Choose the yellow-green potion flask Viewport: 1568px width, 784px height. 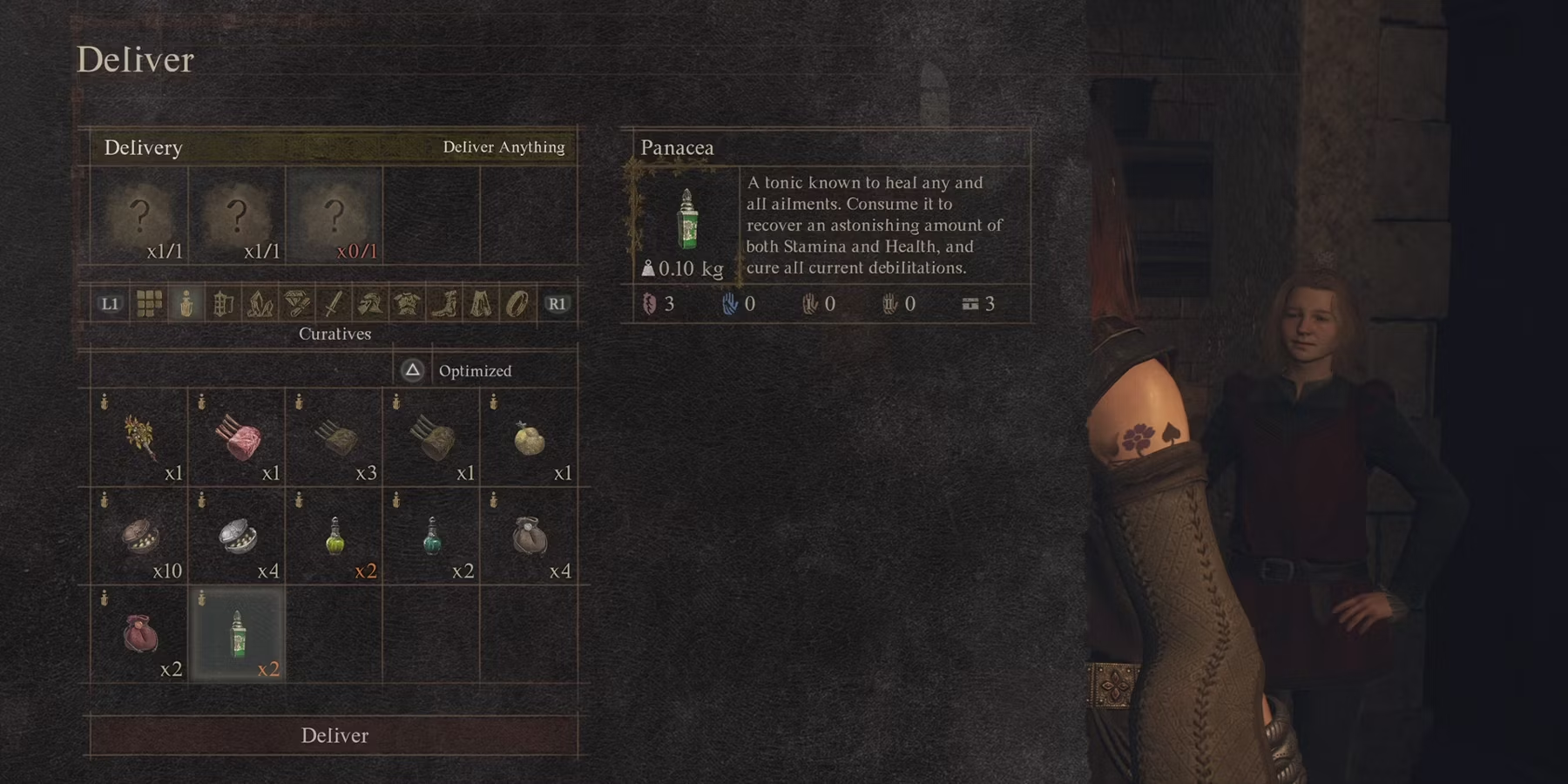click(335, 535)
